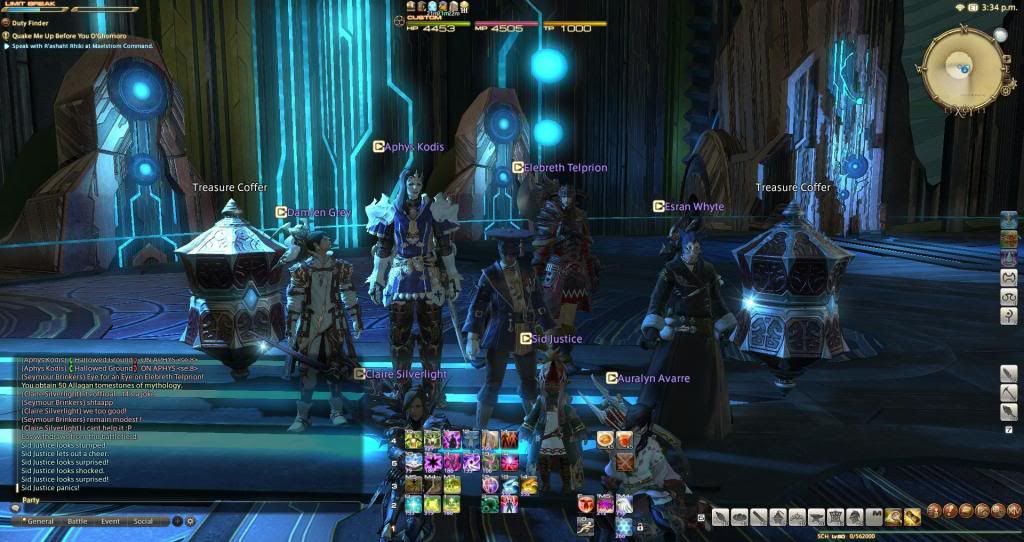Click the letter M hotbar icon
Viewport: 1024px width, 542px height.
[873, 517]
